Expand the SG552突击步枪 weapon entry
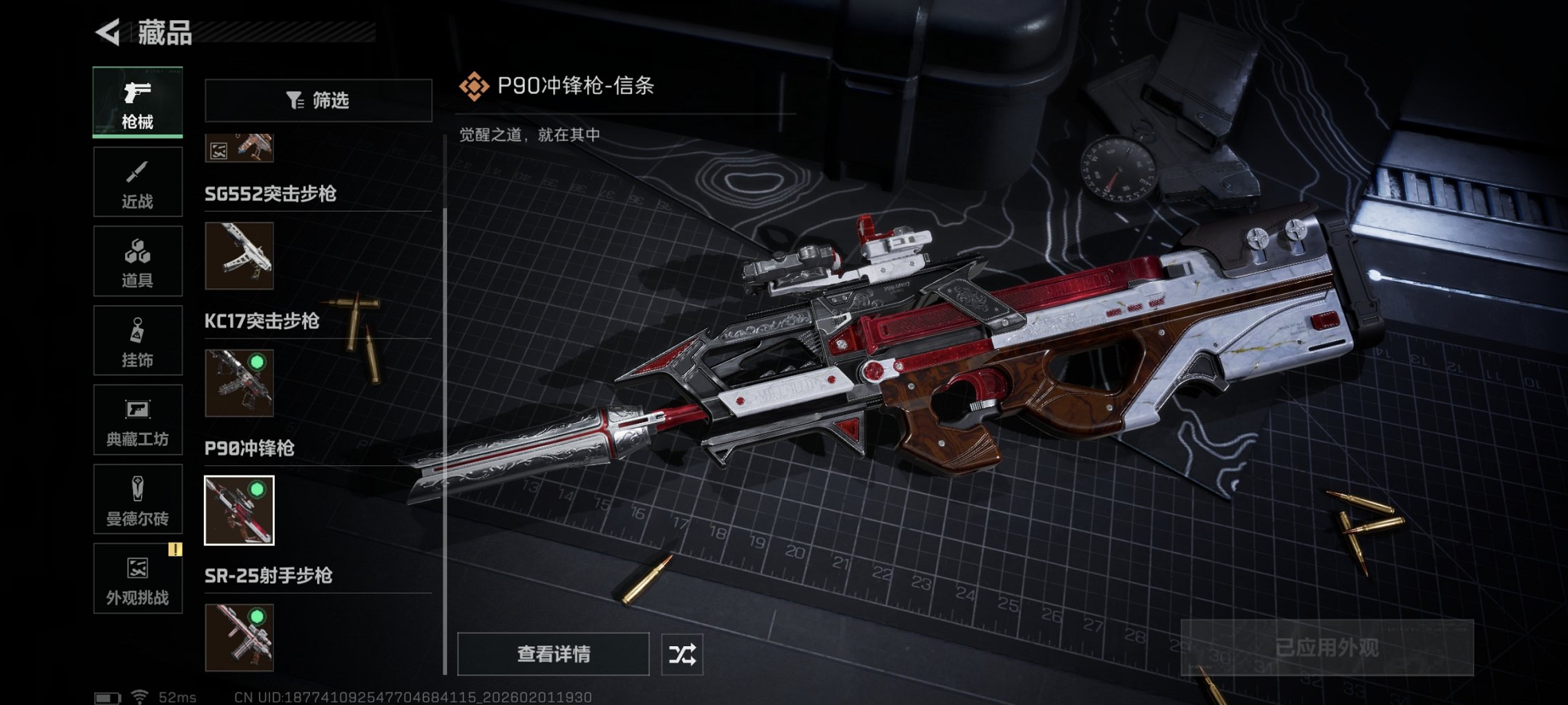This screenshot has width=1568, height=705. (269, 195)
